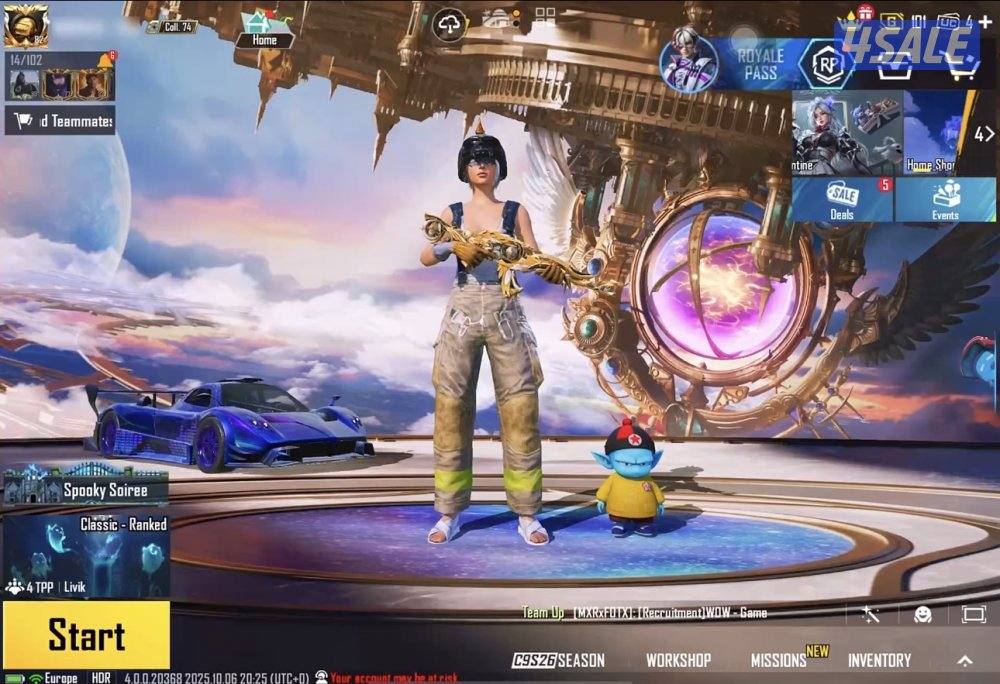Expand the bottom menu with the up arrow
Image resolution: width=1000 pixels, height=684 pixels.
coord(965,661)
